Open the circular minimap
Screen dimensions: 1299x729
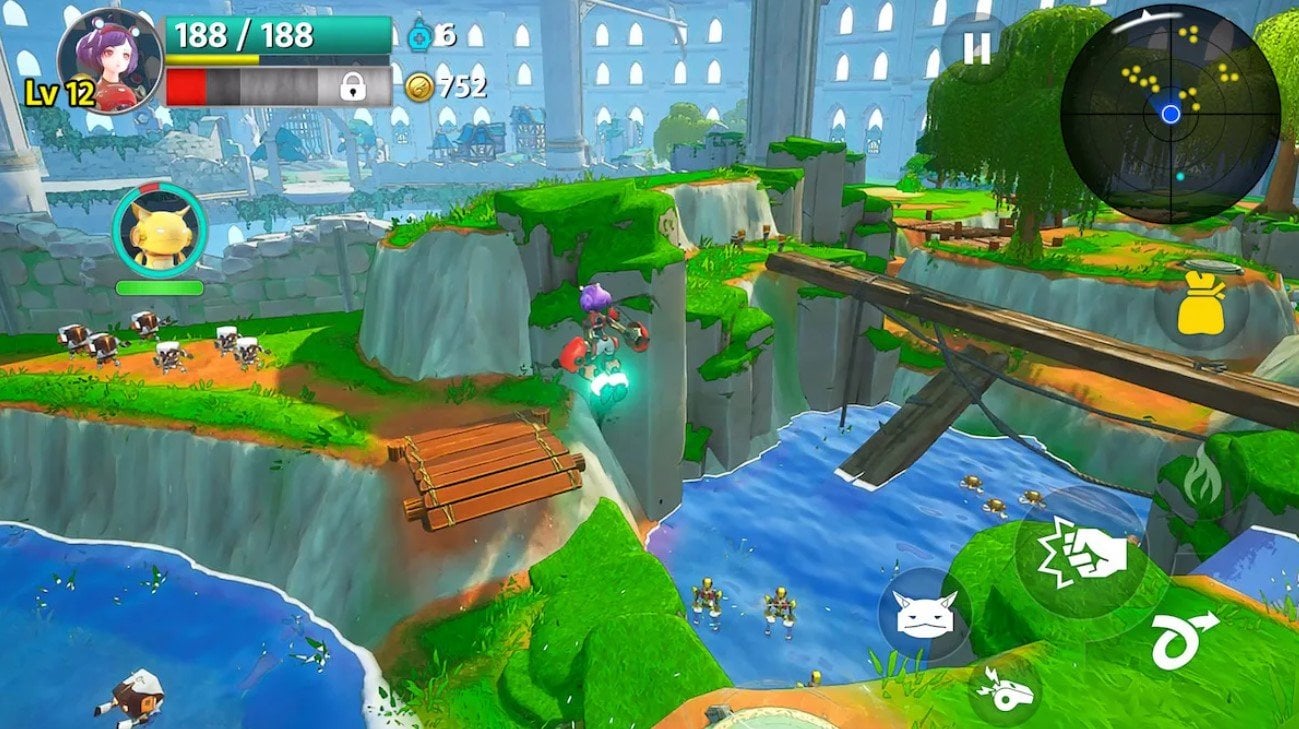1170,113
